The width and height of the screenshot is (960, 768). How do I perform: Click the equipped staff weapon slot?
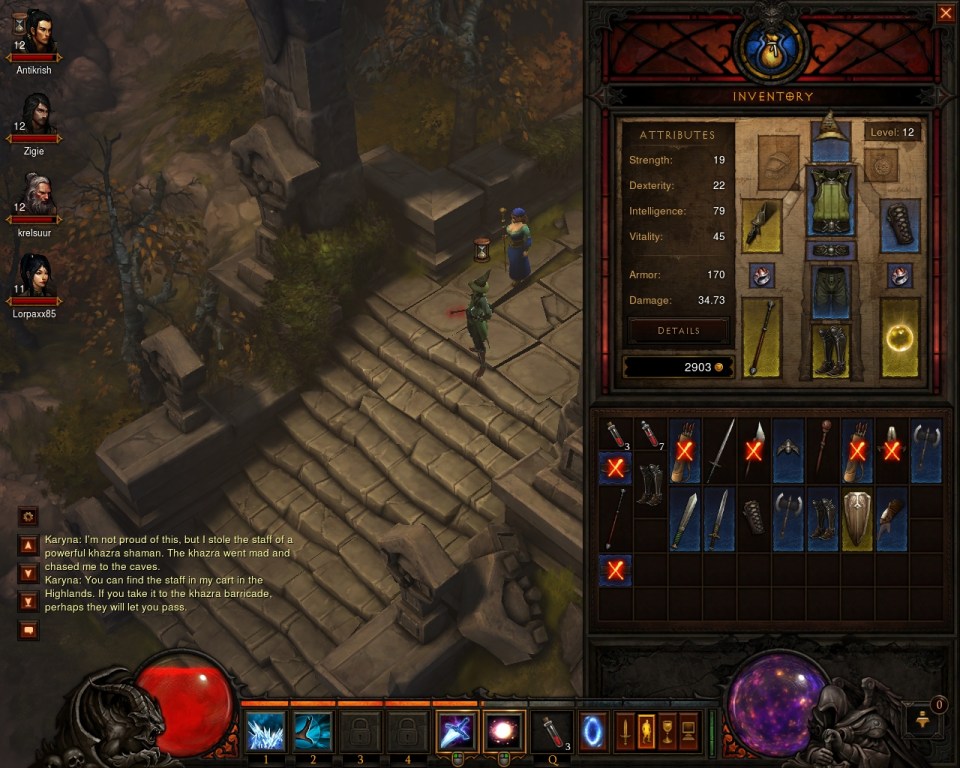click(761, 338)
